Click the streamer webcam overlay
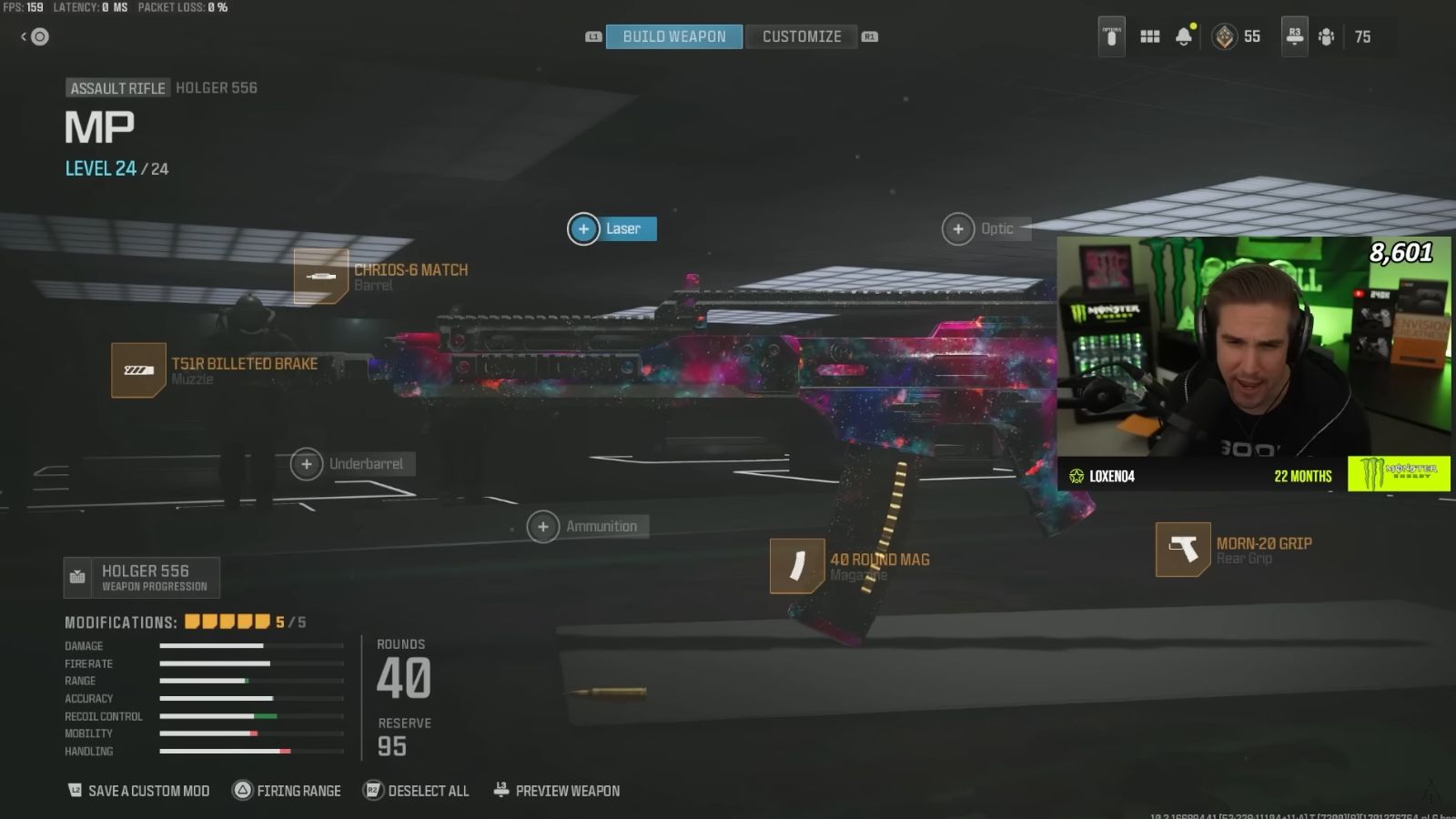This screenshot has width=1456, height=819. [x=1256, y=355]
